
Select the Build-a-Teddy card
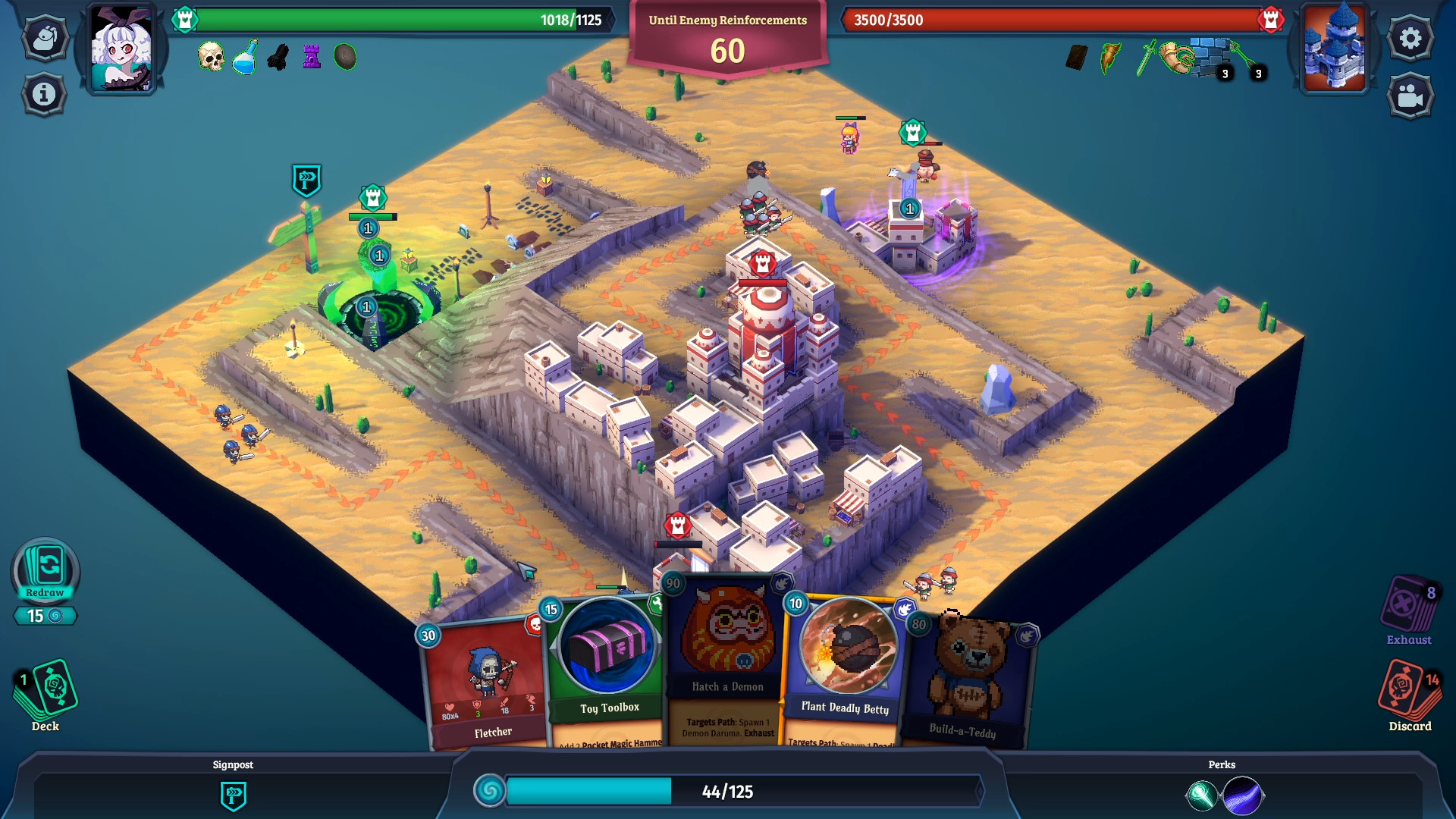[x=967, y=682]
